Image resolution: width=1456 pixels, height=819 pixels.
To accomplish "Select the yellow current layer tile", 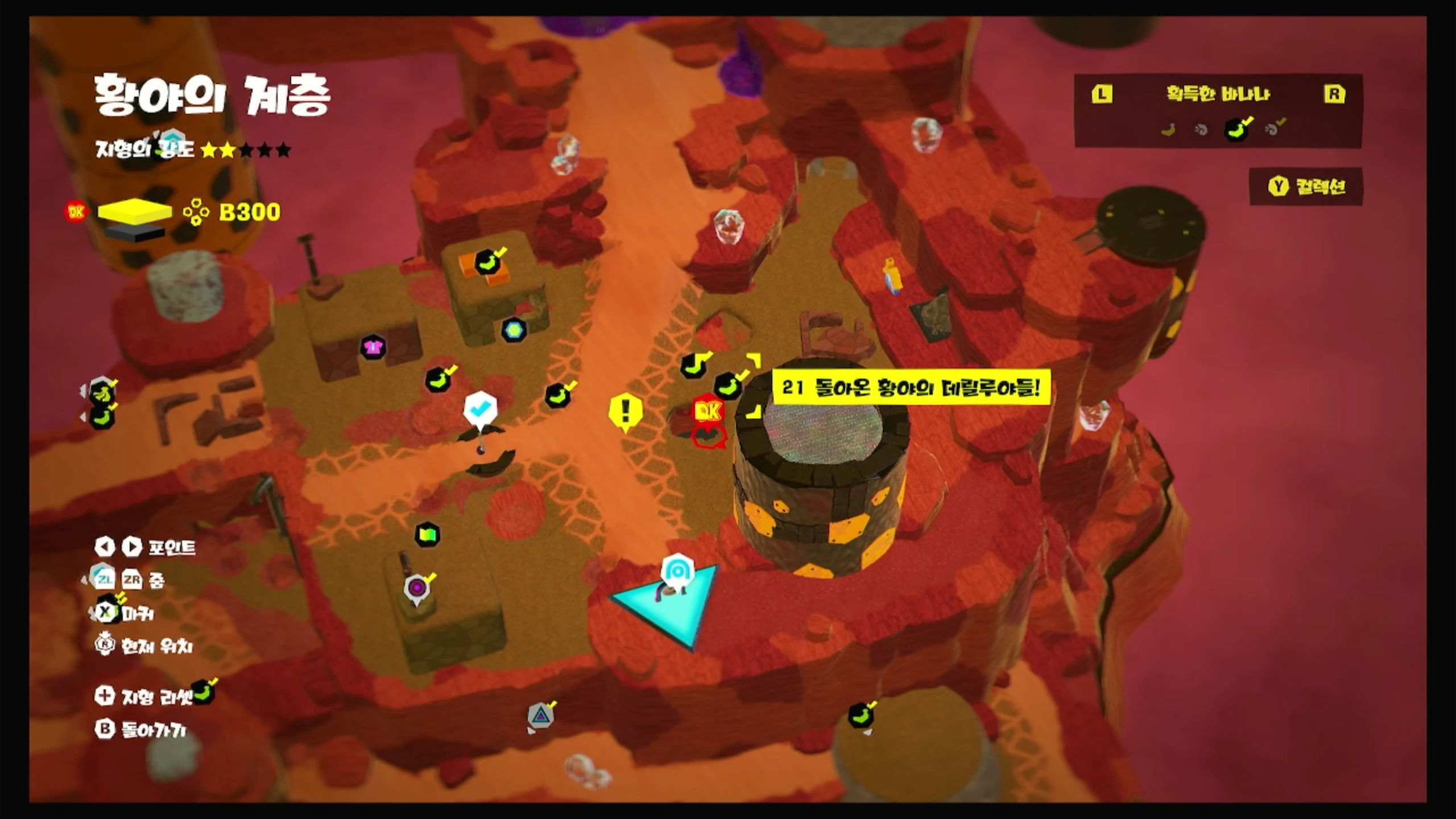I will [134, 211].
